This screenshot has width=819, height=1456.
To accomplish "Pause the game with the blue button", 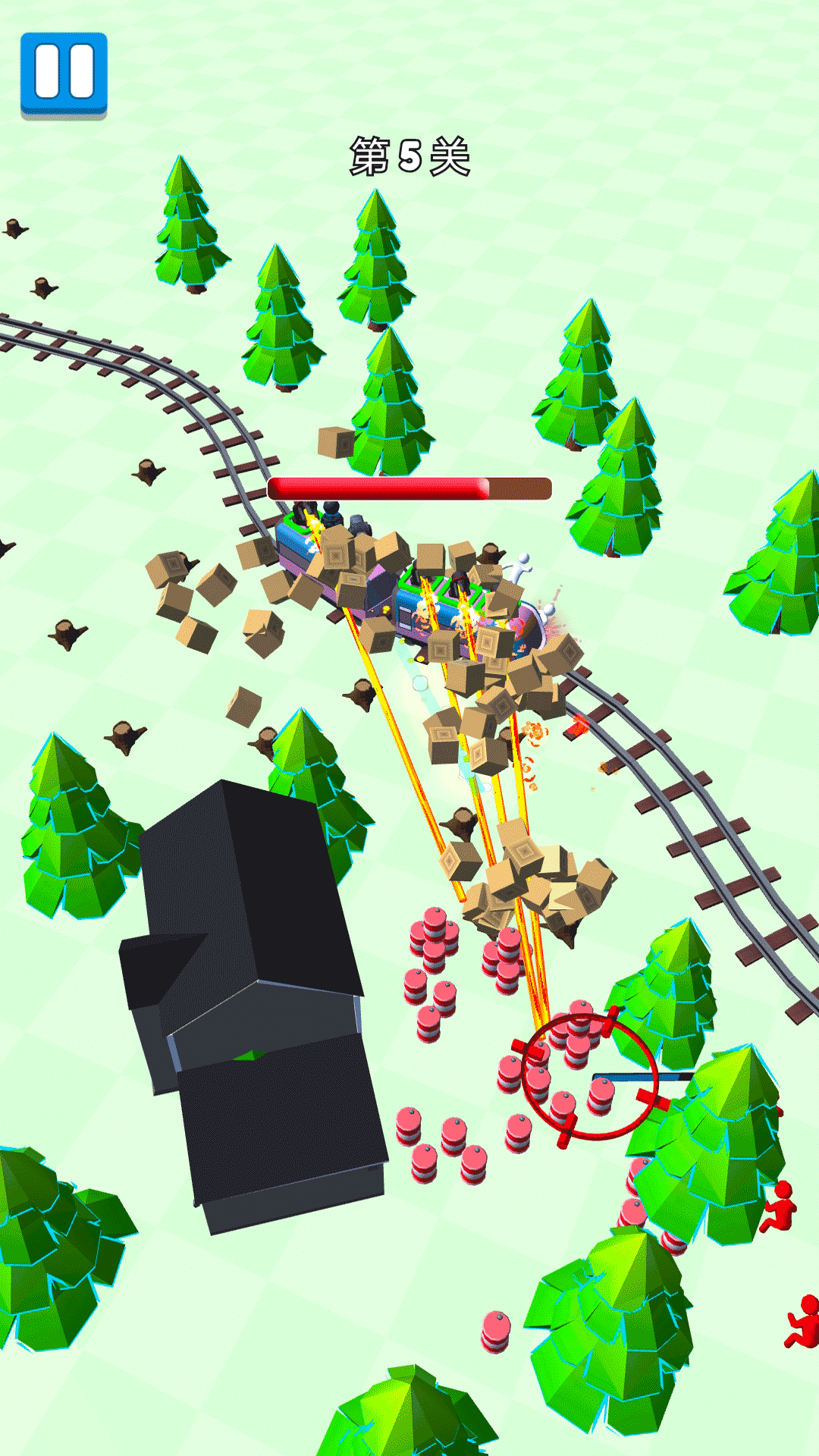I will 64,74.
